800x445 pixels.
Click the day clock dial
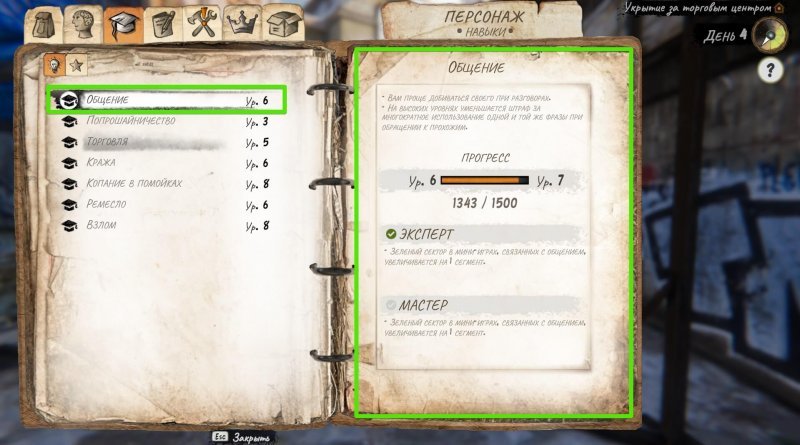coord(770,33)
